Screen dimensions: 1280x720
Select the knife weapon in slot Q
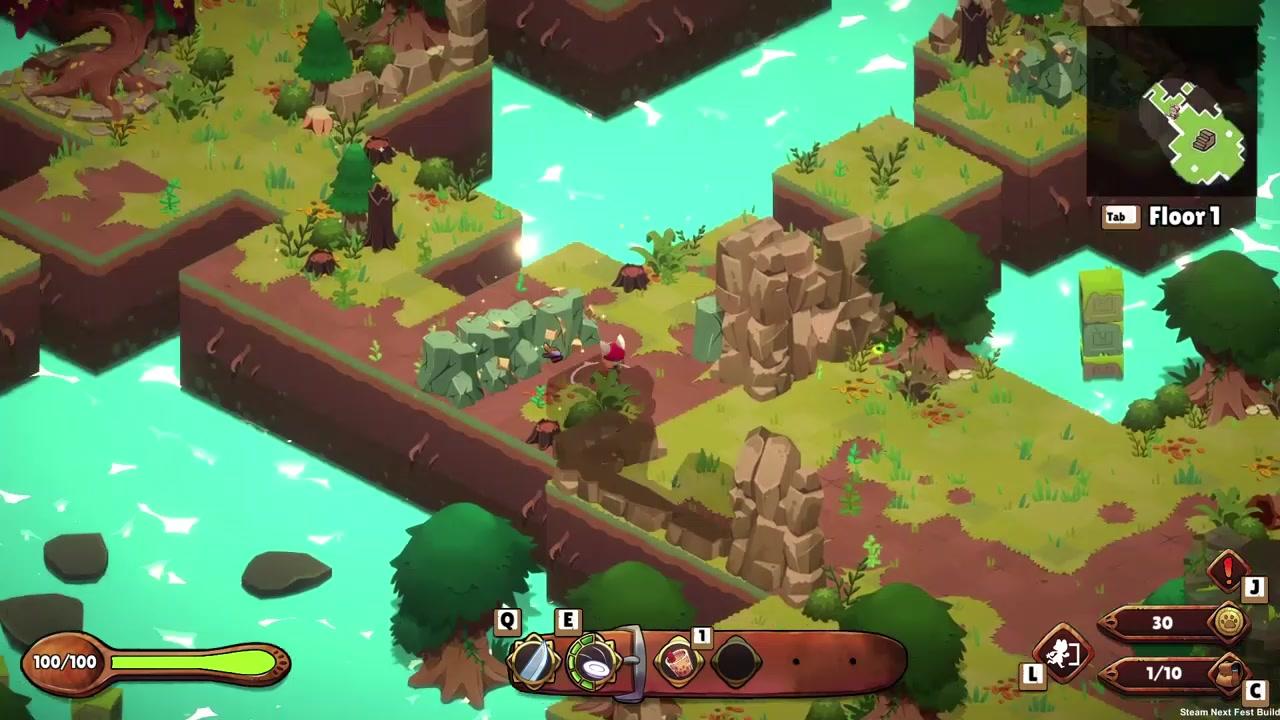tap(535, 660)
